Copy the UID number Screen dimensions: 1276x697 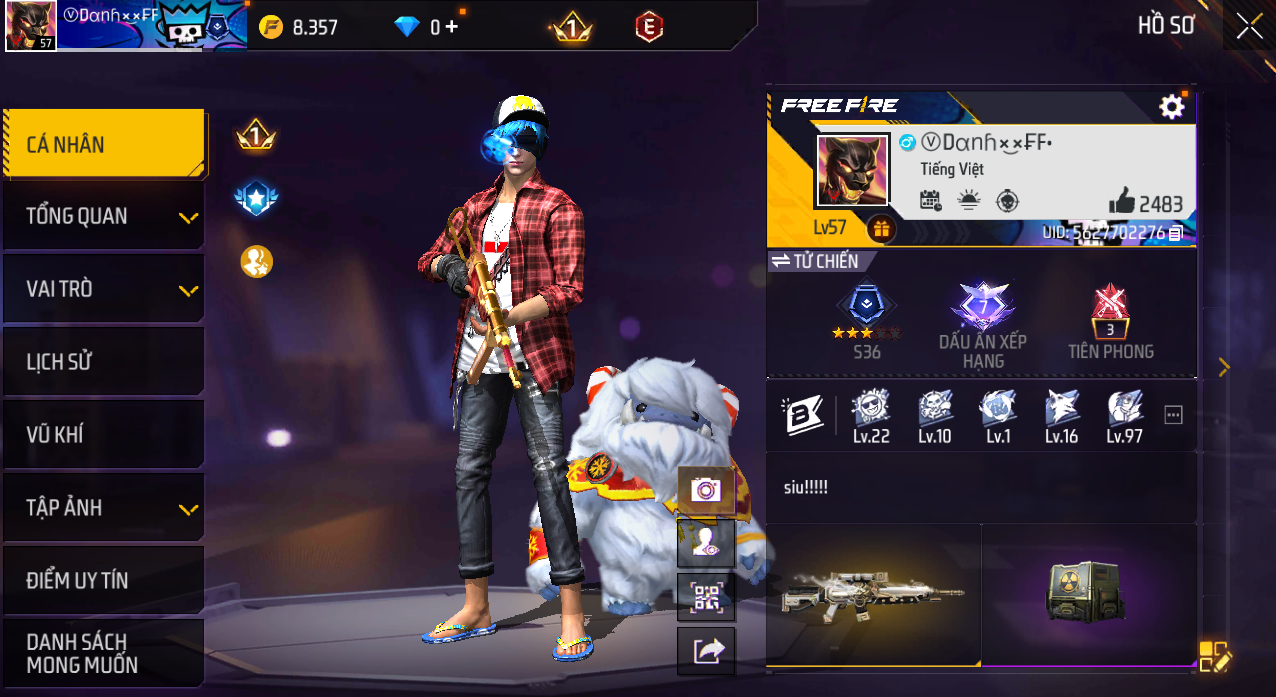(1176, 233)
